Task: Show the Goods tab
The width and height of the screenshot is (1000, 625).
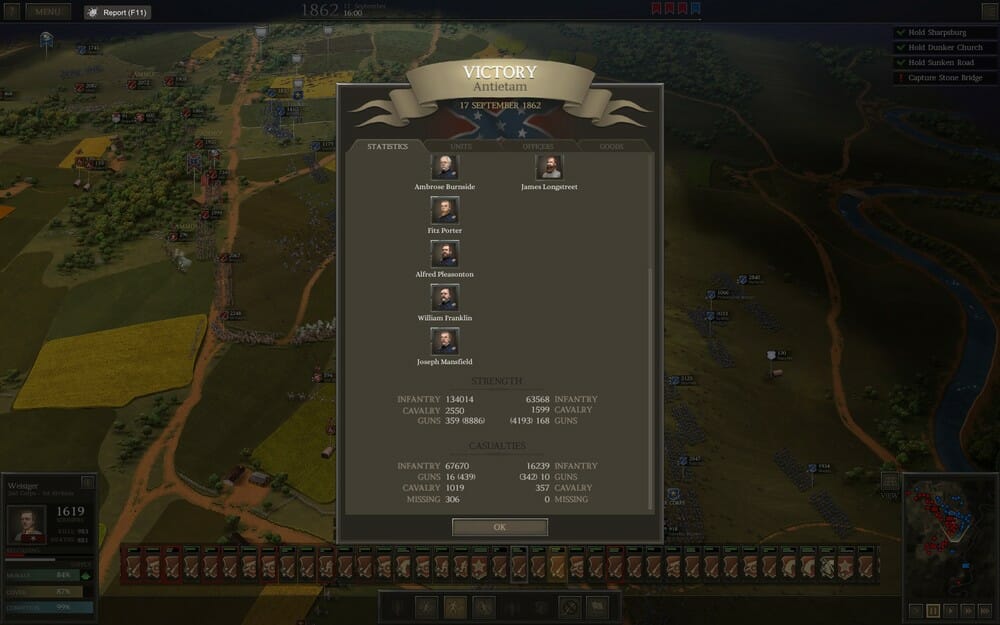Action: pyautogui.click(x=611, y=147)
